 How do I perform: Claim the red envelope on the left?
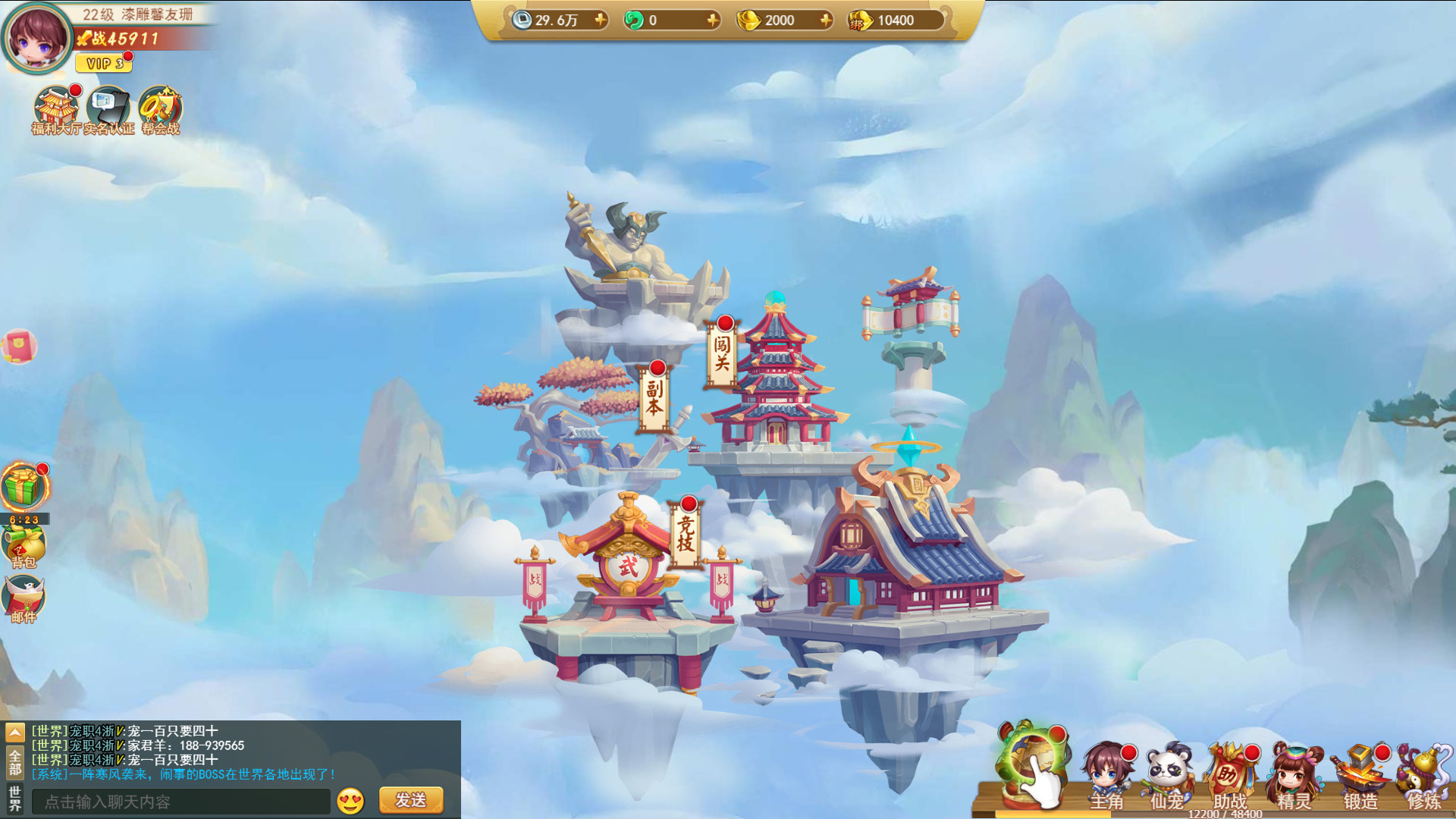click(23, 345)
